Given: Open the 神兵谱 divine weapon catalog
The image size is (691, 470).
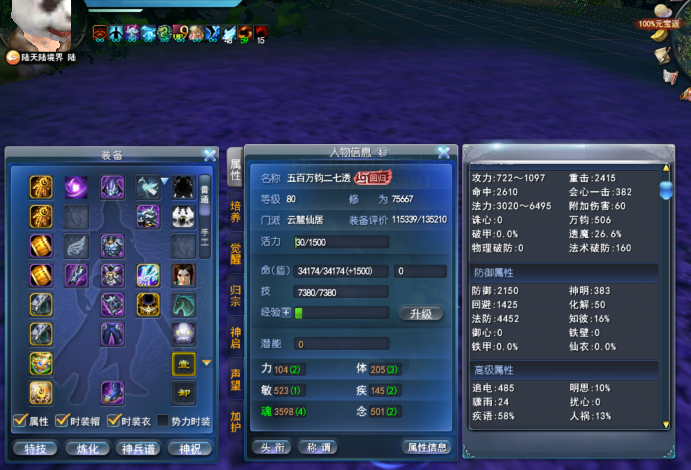Looking at the screenshot, I should click(x=139, y=448).
